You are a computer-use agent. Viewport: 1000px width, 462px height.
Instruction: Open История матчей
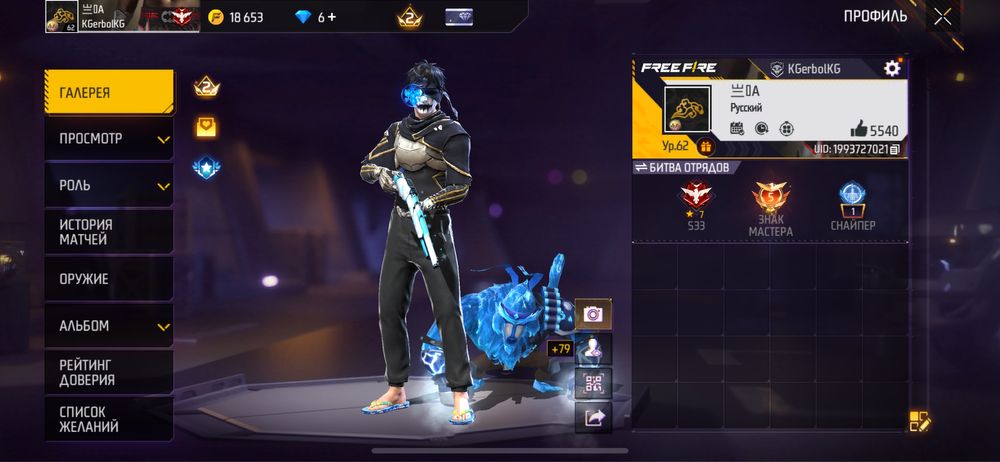pyautogui.click(x=108, y=232)
